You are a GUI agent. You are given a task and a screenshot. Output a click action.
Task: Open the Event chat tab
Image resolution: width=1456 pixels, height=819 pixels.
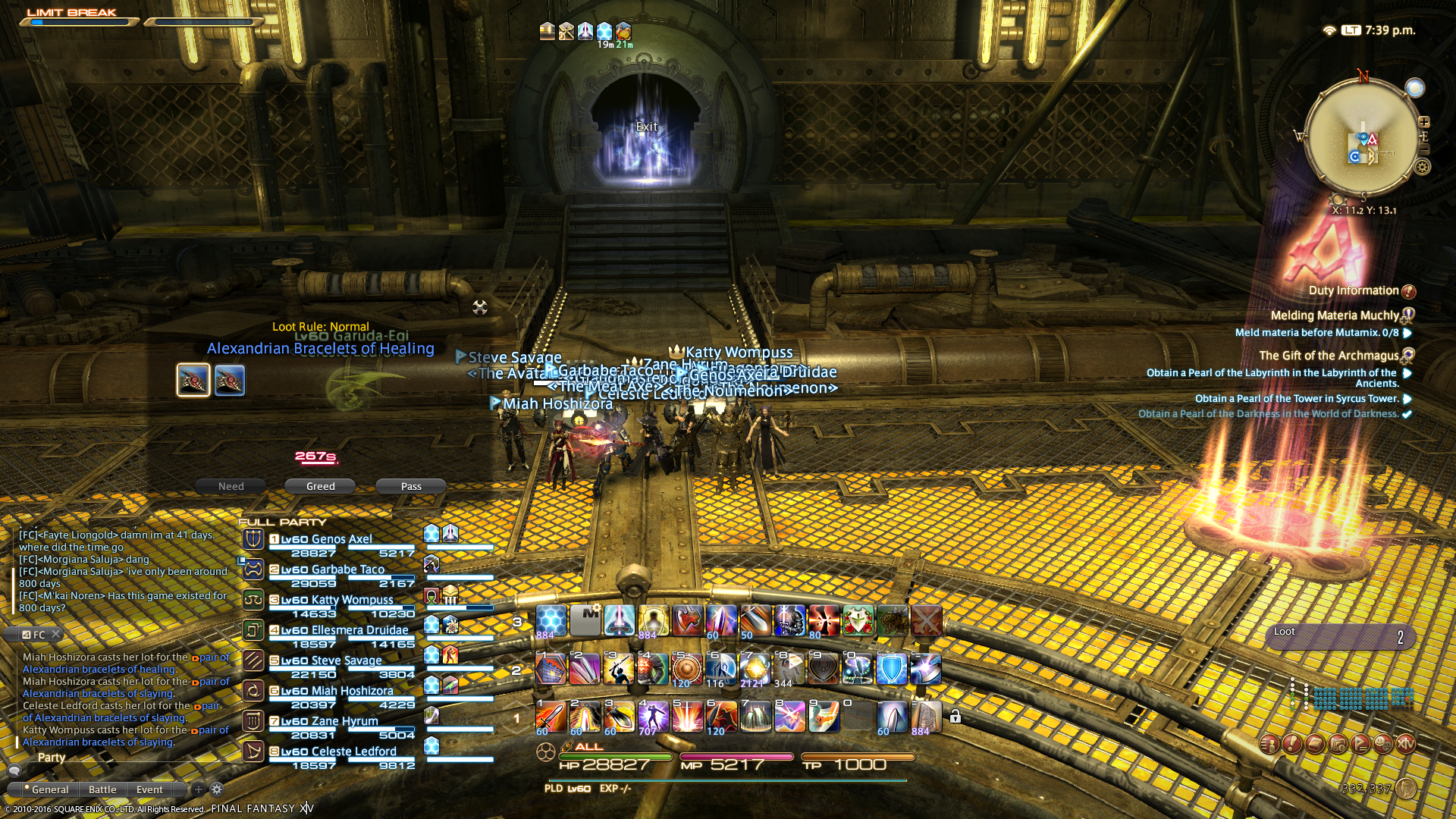[x=149, y=789]
